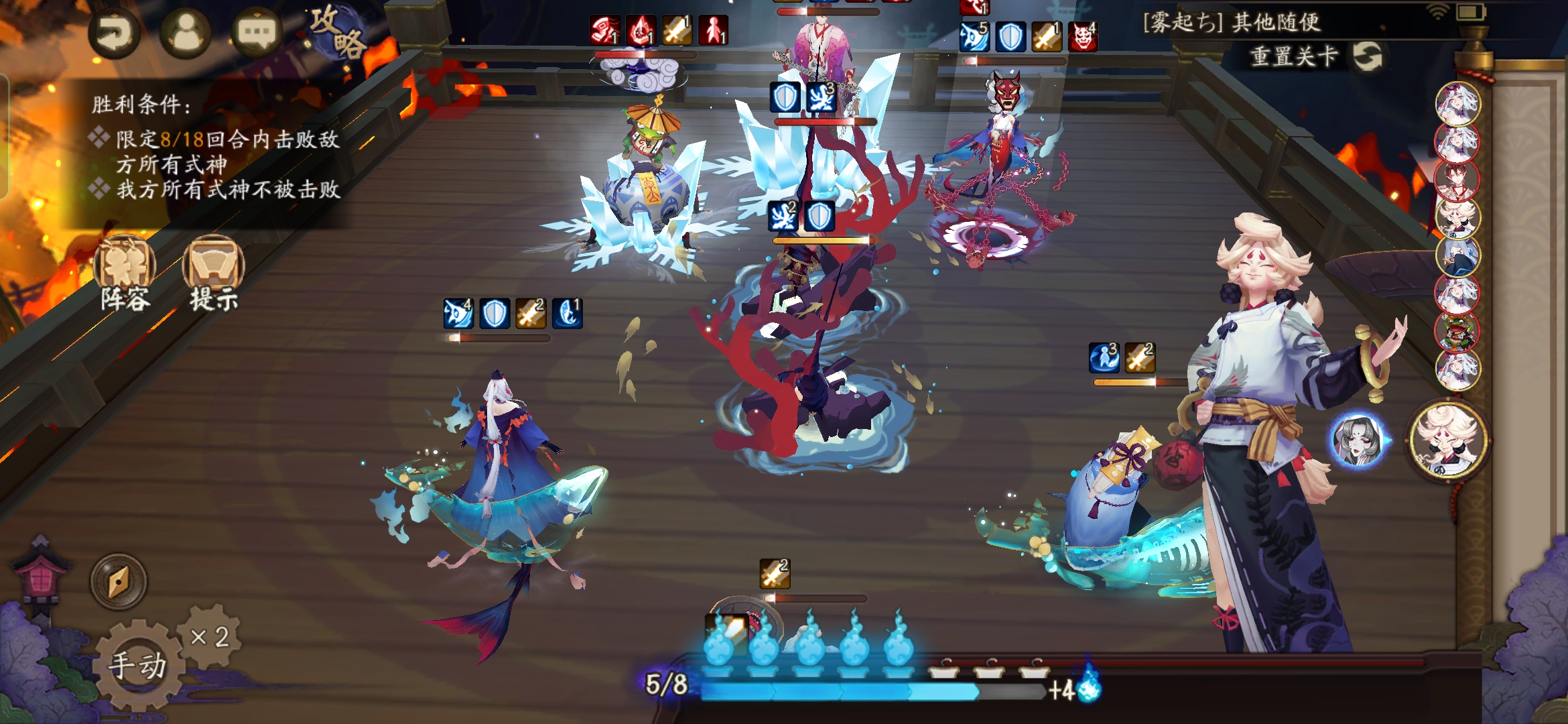
Task: Select the blue-glowing dark-haired shikigami portrait
Action: pos(1358,440)
